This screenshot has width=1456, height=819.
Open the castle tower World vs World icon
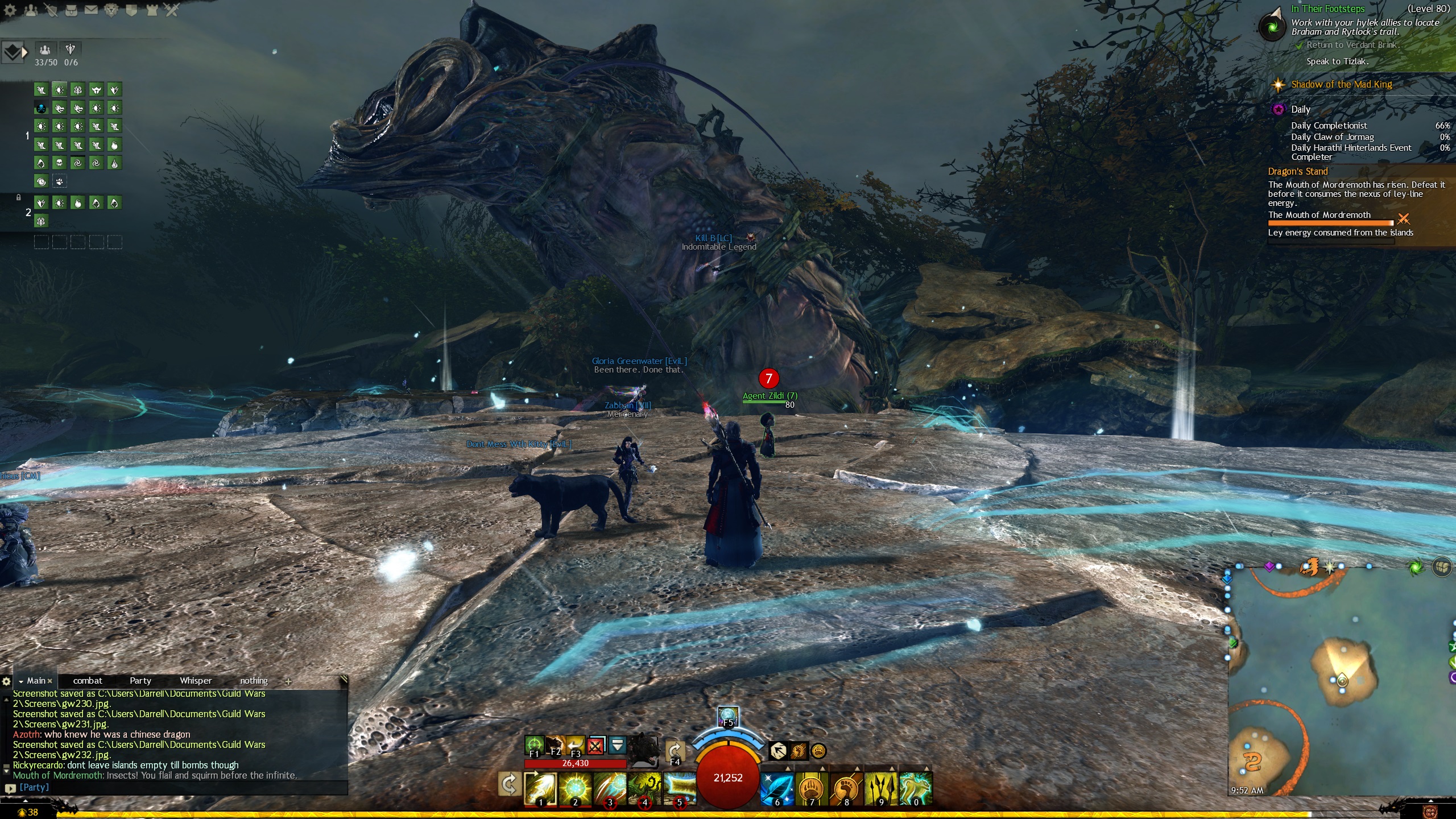tap(151, 10)
